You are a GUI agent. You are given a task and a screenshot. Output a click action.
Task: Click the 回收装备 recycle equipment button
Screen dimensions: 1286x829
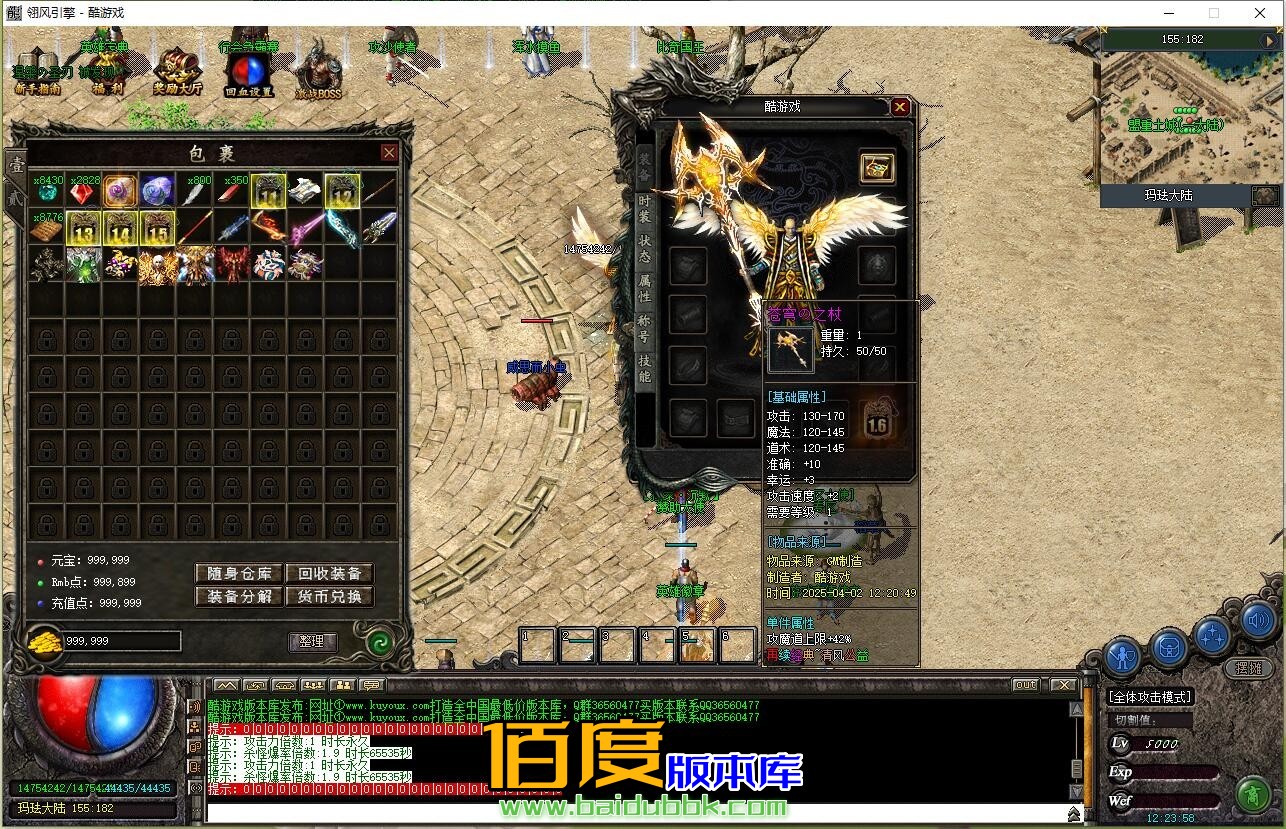coord(329,573)
